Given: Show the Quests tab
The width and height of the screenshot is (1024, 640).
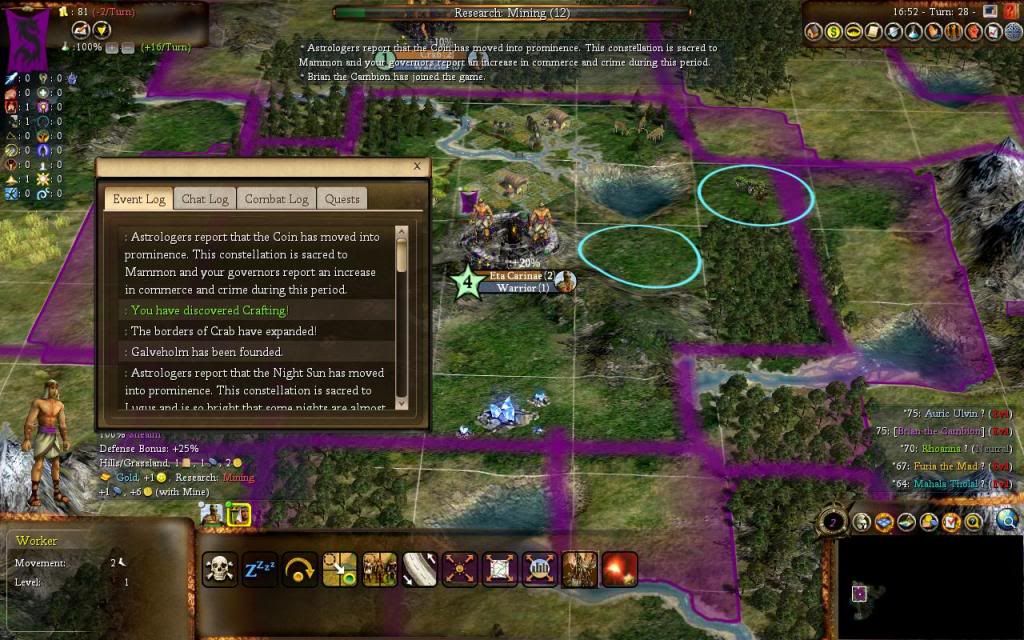Looking at the screenshot, I should point(342,198).
